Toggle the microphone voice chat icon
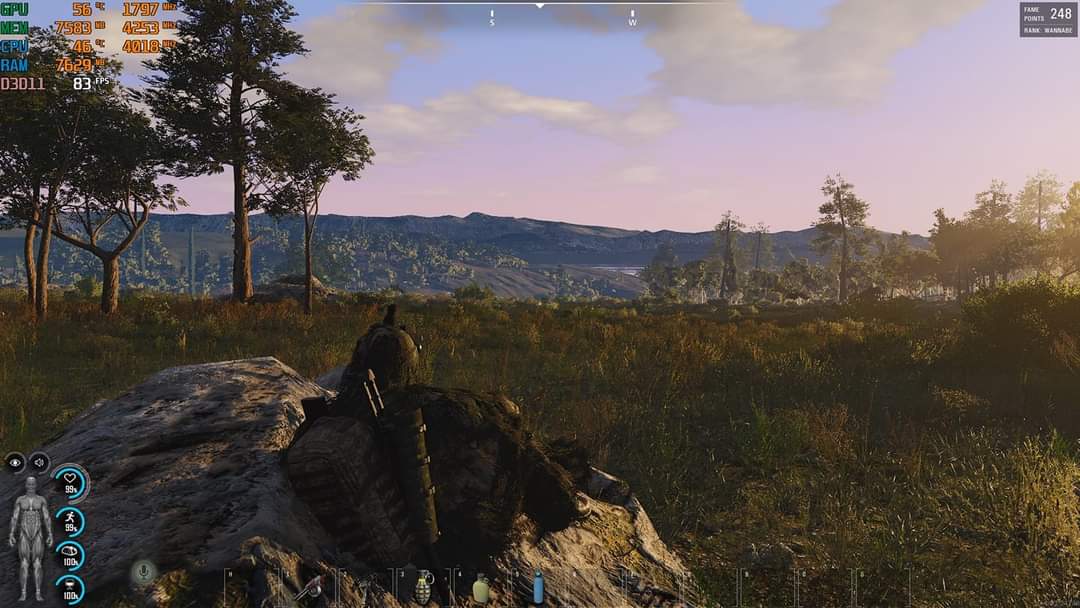The width and height of the screenshot is (1080, 608). [143, 573]
